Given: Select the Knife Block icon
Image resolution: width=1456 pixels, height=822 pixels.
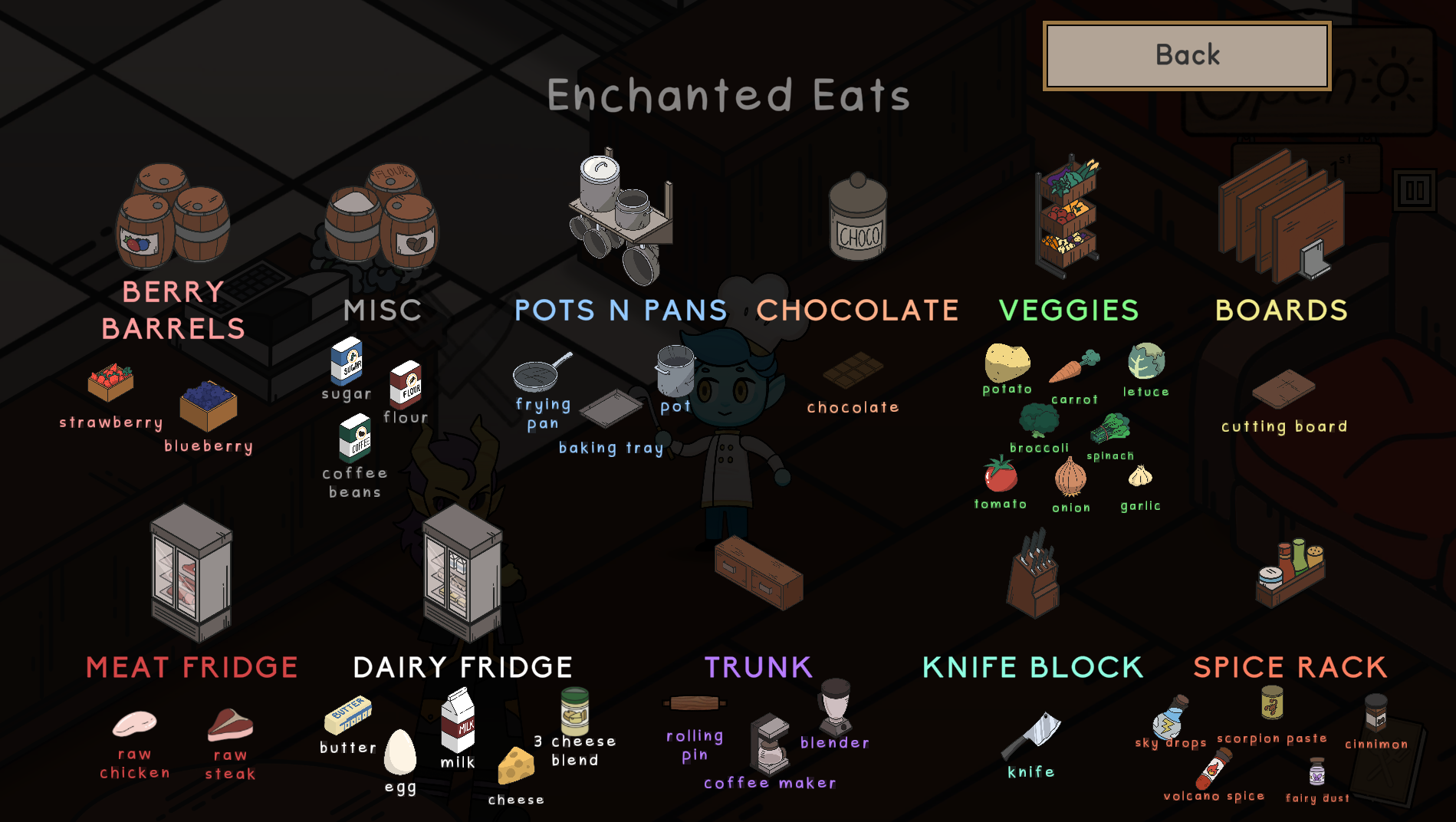Looking at the screenshot, I should tap(1033, 574).
